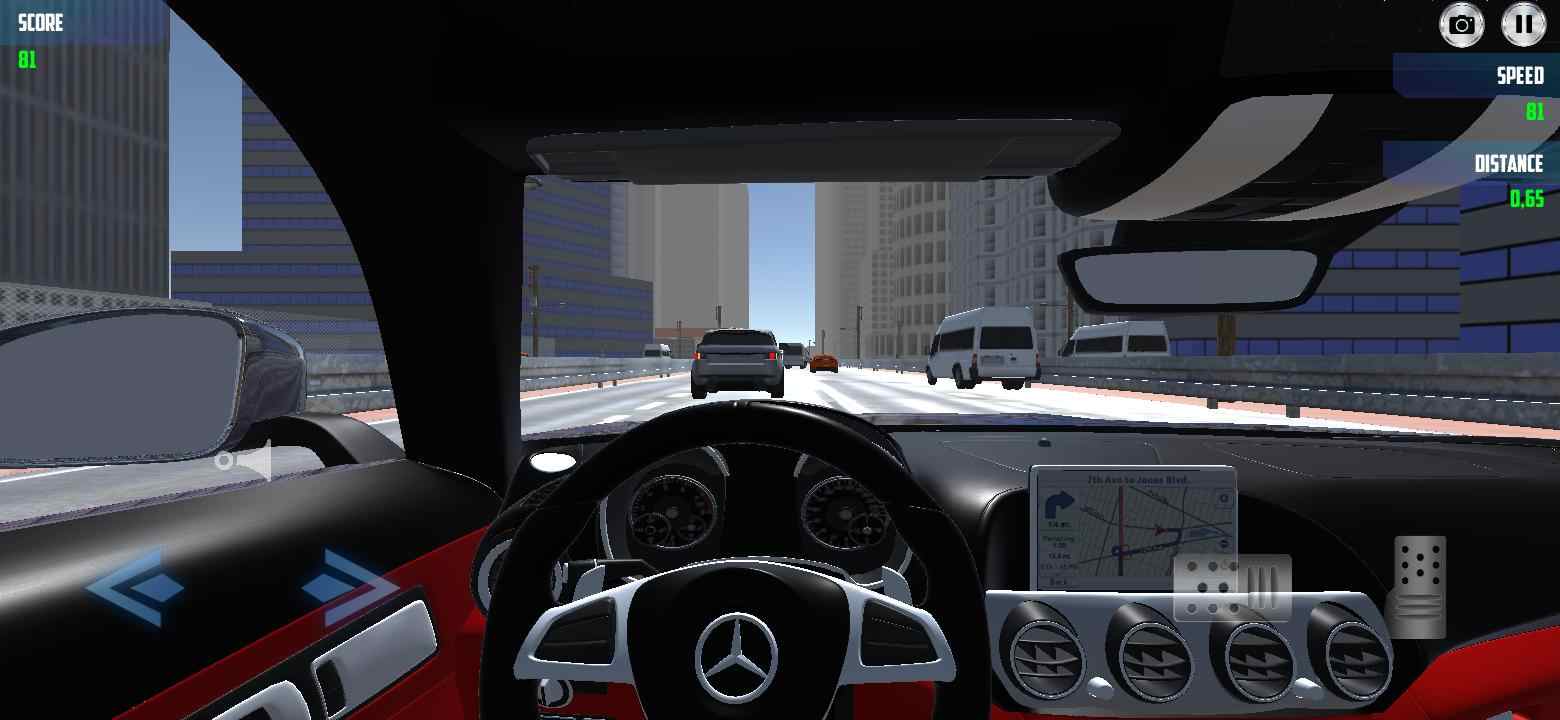Screen dimensions: 1560x720
Task: Open the GPS navigation display
Action: (x=1130, y=525)
